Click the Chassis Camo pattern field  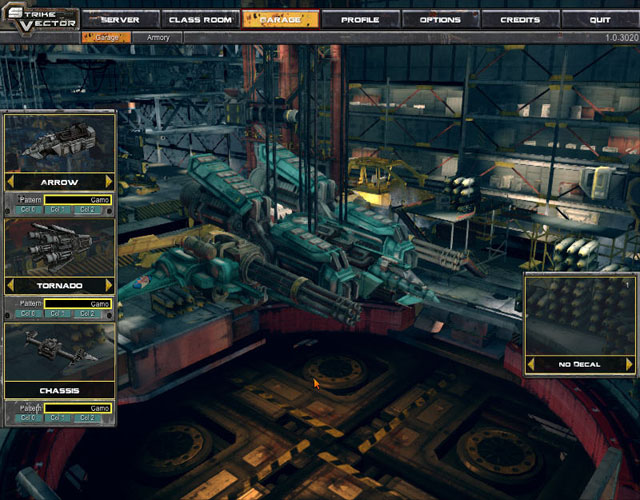point(78,407)
